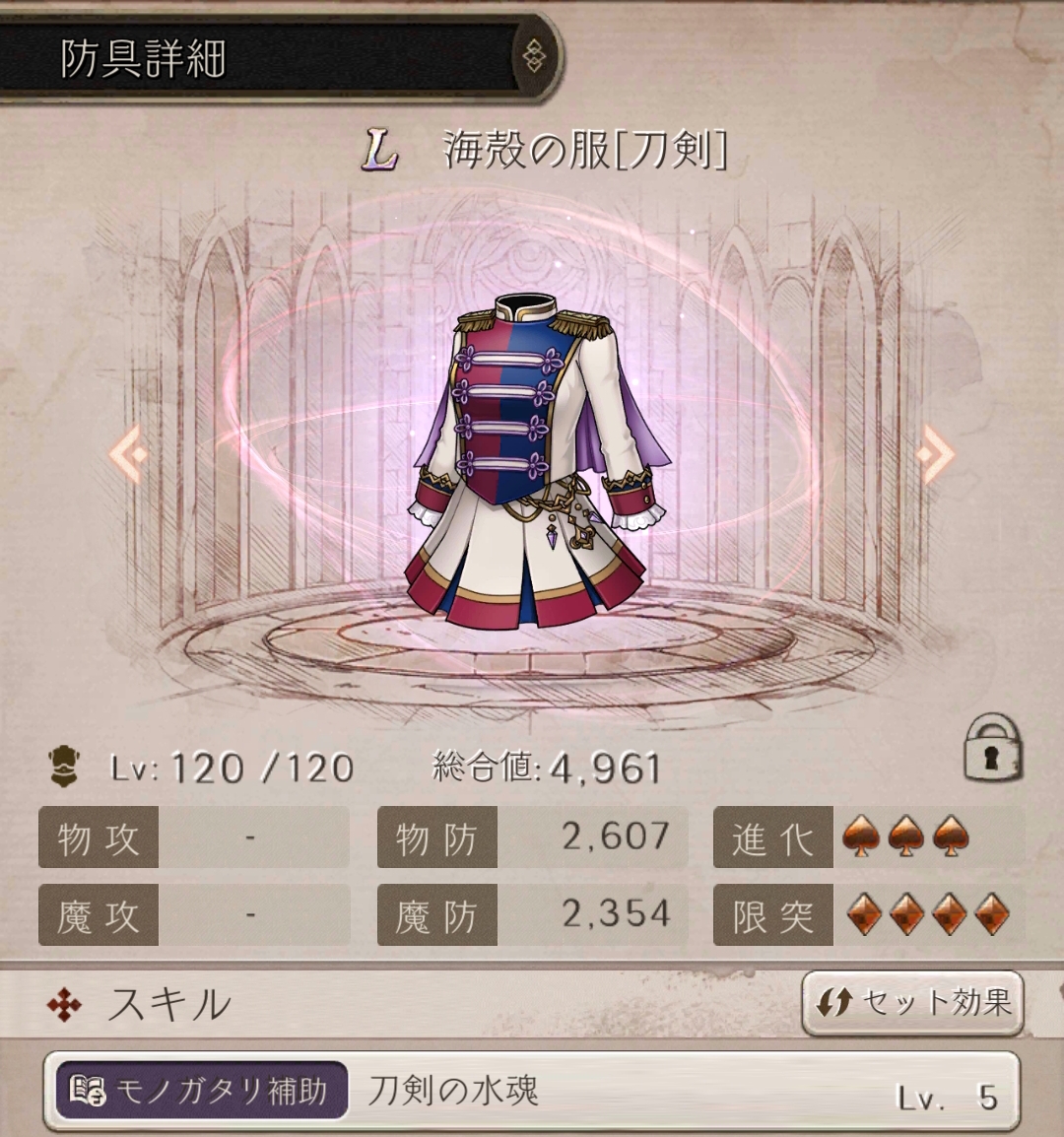Show the next armor with right arrow

[934, 454]
